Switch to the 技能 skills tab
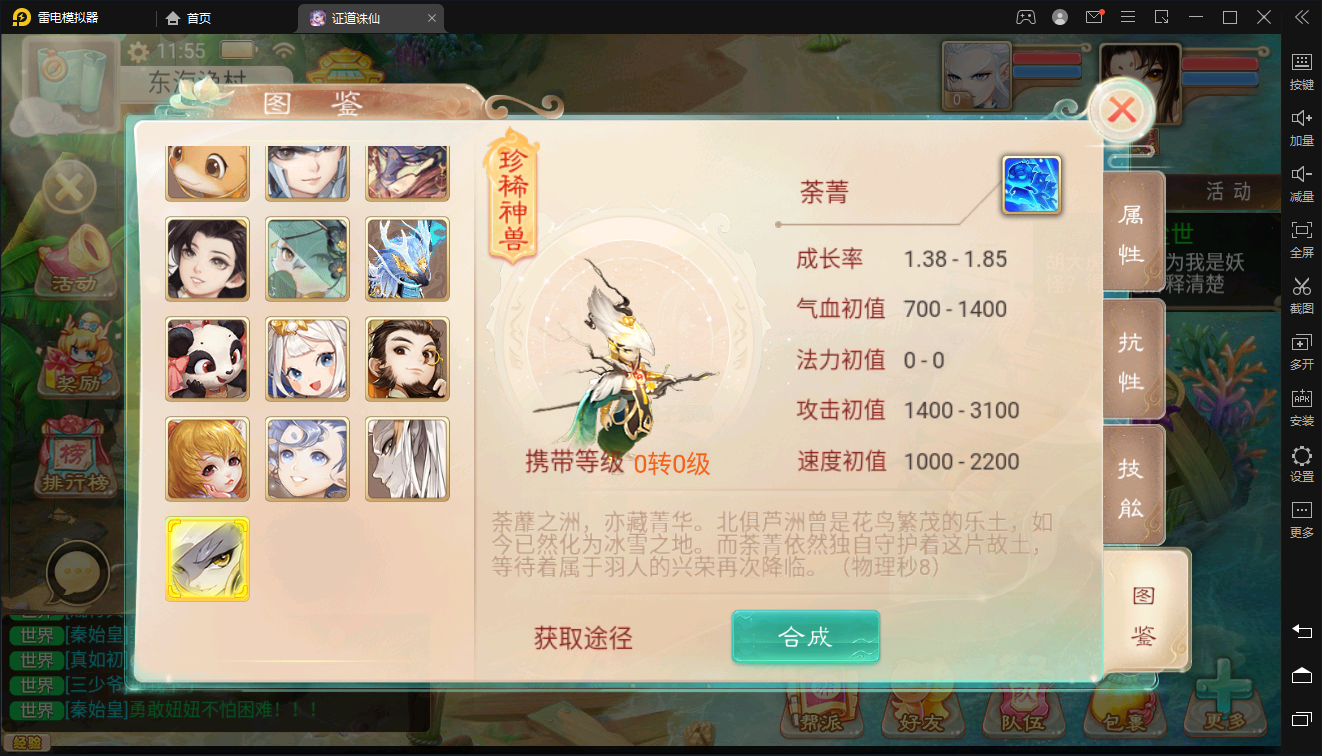1322x756 pixels. point(1133,486)
